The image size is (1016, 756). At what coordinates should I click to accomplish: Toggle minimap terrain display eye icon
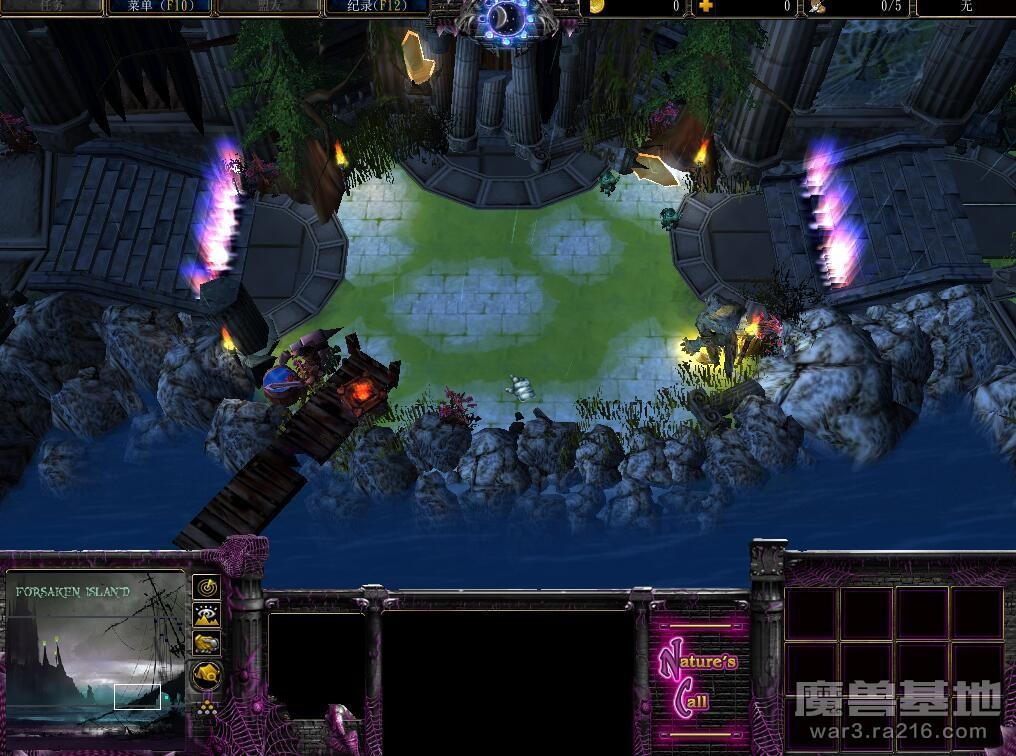click(207, 615)
